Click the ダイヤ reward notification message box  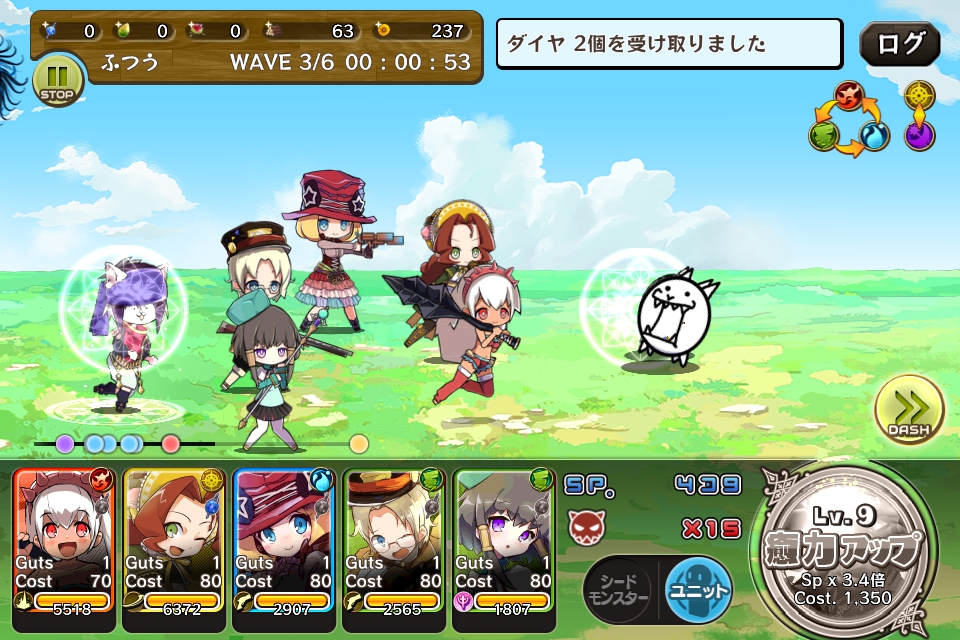[x=669, y=43]
